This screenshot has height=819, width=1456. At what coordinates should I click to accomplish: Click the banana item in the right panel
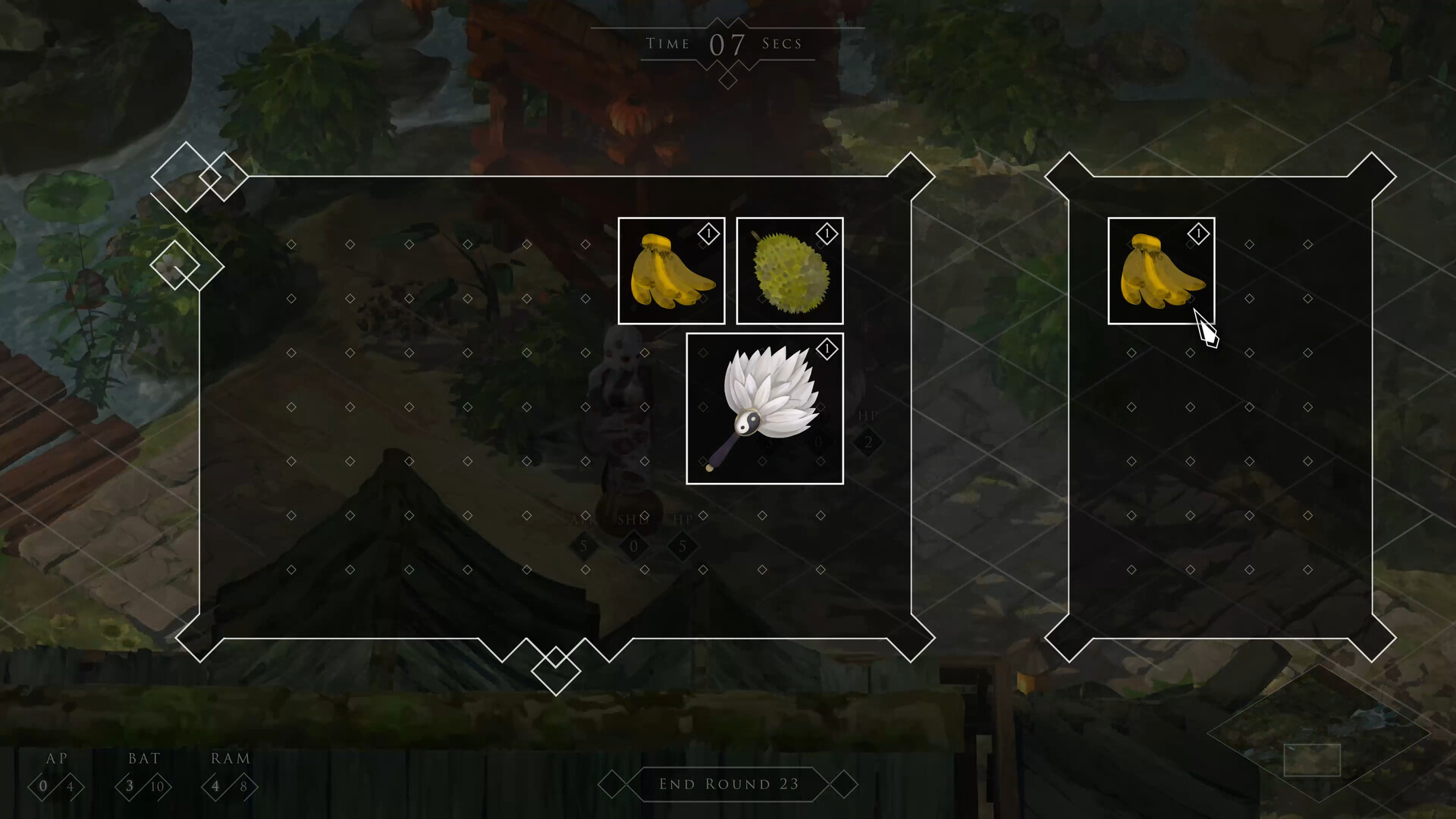pyautogui.click(x=1160, y=271)
